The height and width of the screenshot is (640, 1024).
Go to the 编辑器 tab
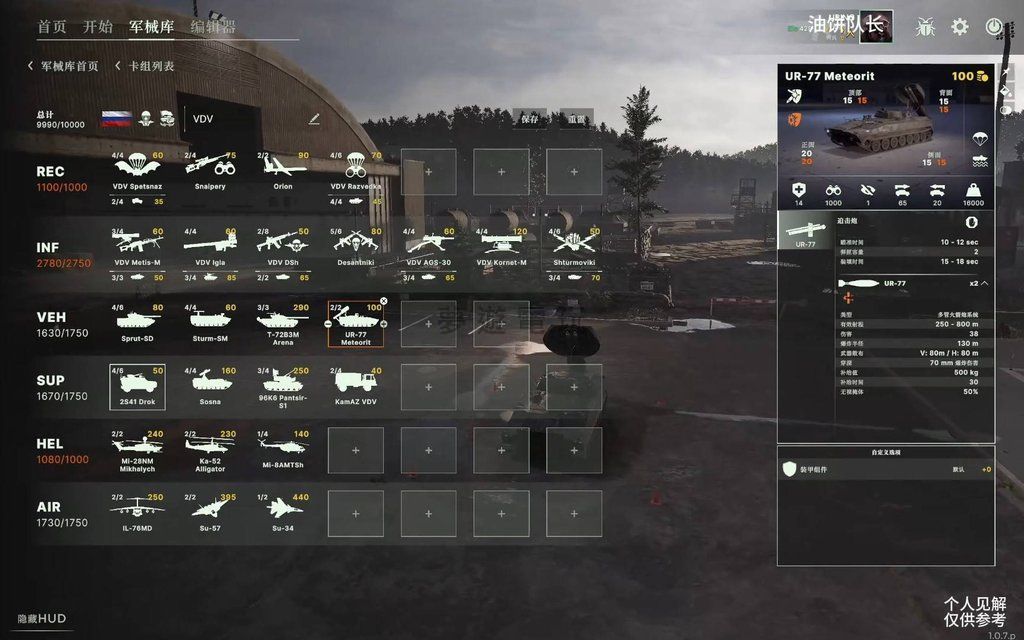tap(213, 27)
